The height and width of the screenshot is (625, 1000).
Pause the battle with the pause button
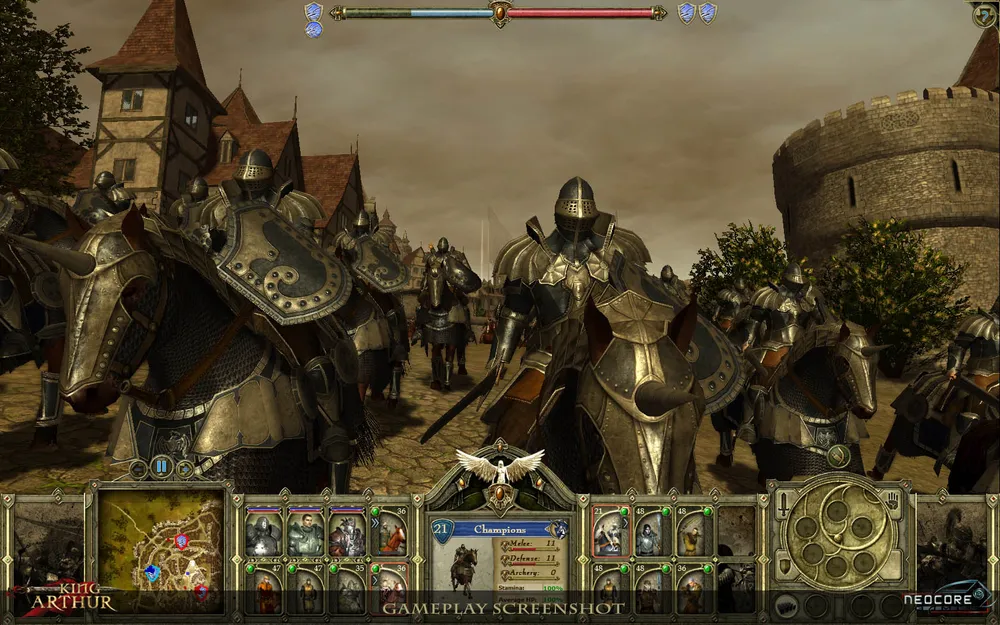[161, 467]
